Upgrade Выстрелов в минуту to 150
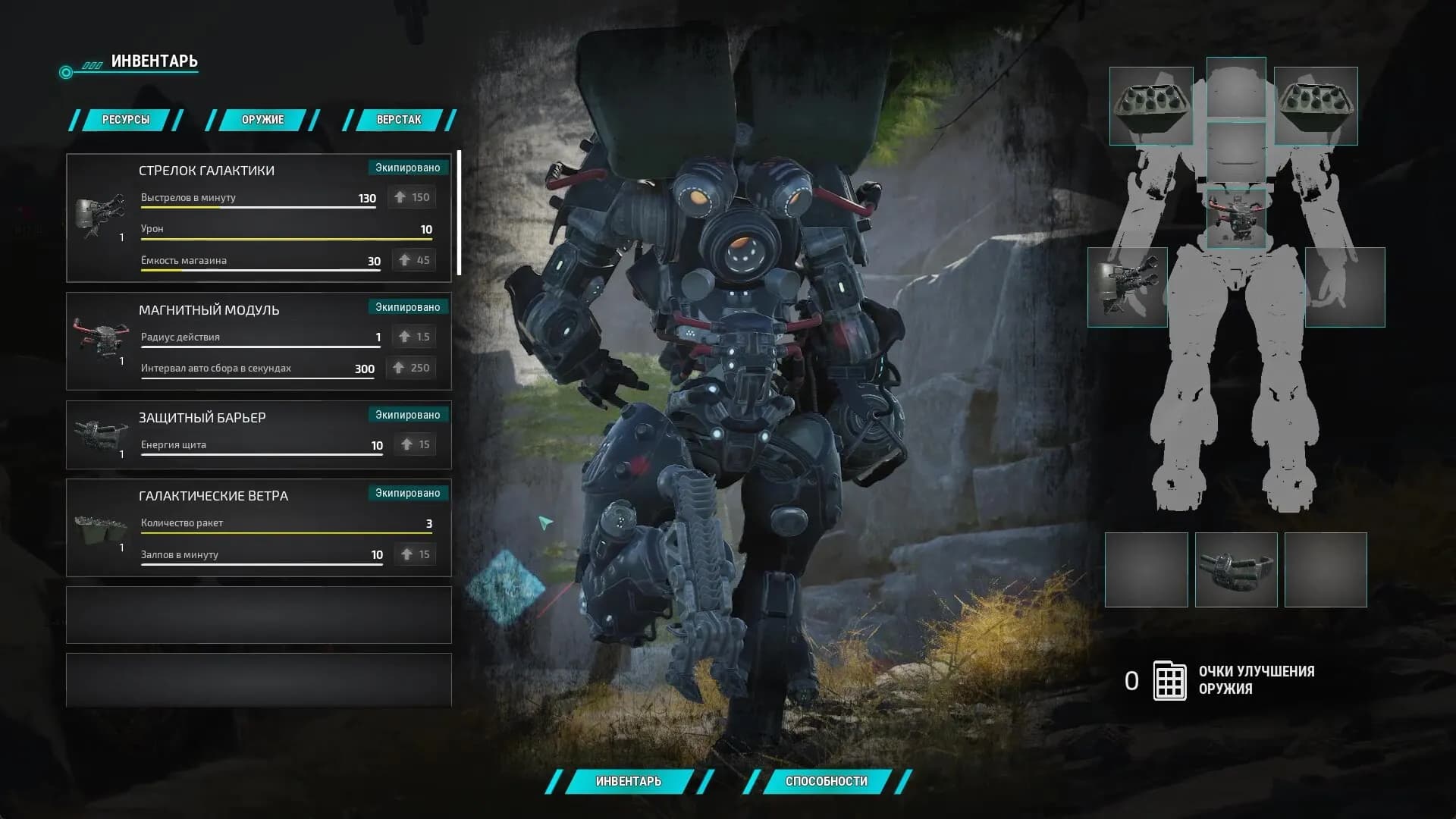1456x819 pixels. (x=413, y=197)
